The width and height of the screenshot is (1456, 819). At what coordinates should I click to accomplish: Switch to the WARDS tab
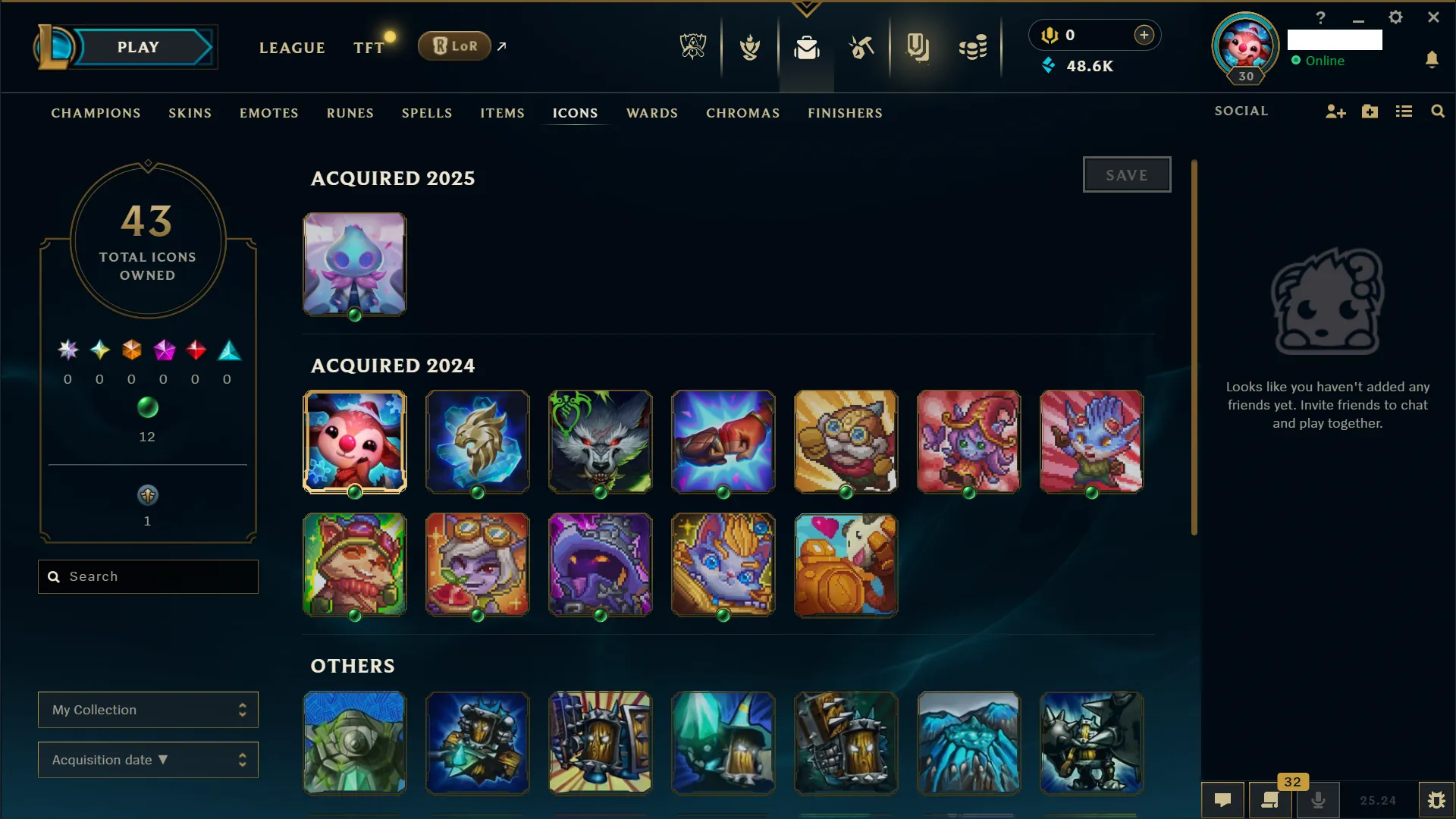[x=652, y=113]
